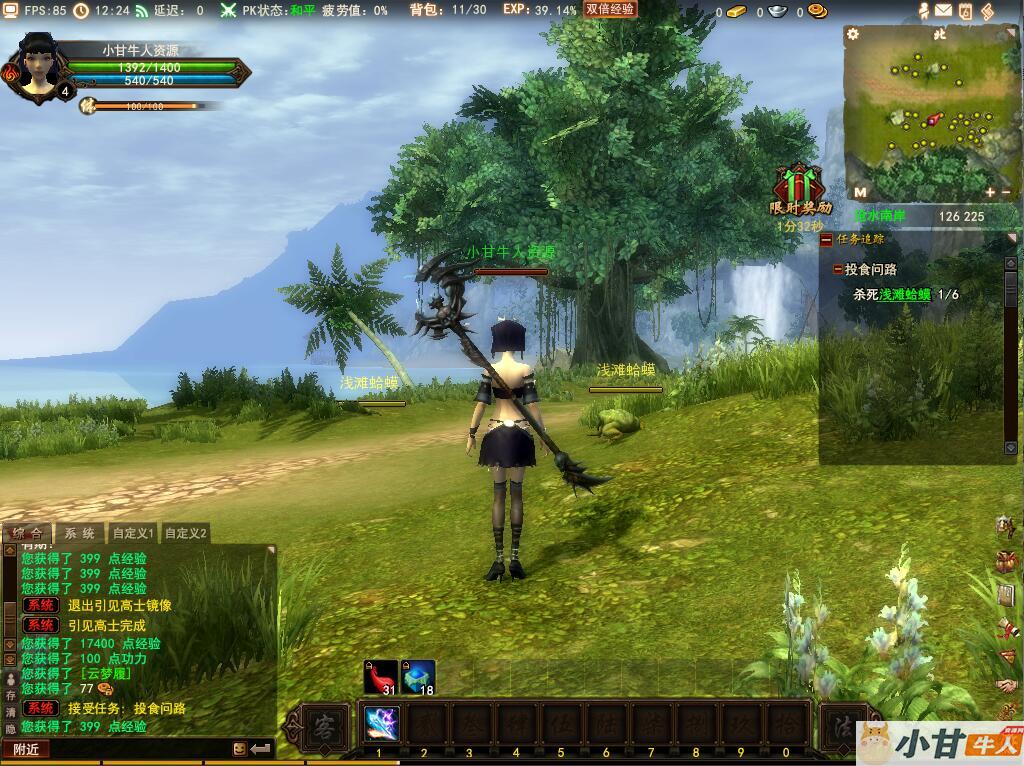The height and width of the screenshot is (766, 1024).
Task: Click the 浅滩蛤蟆 quest target link
Action: click(905, 295)
